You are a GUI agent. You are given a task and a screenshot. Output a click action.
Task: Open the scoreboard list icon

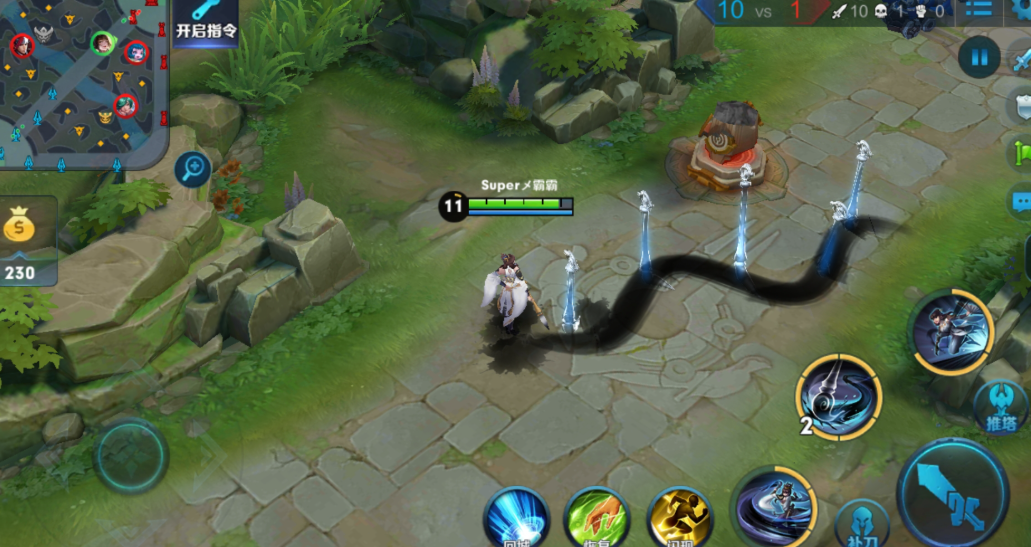(x=978, y=10)
